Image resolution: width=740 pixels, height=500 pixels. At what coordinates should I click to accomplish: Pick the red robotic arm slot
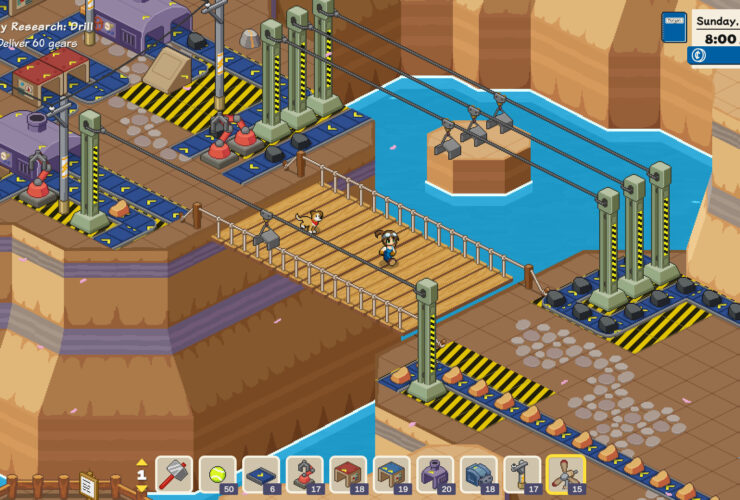[x=304, y=473]
